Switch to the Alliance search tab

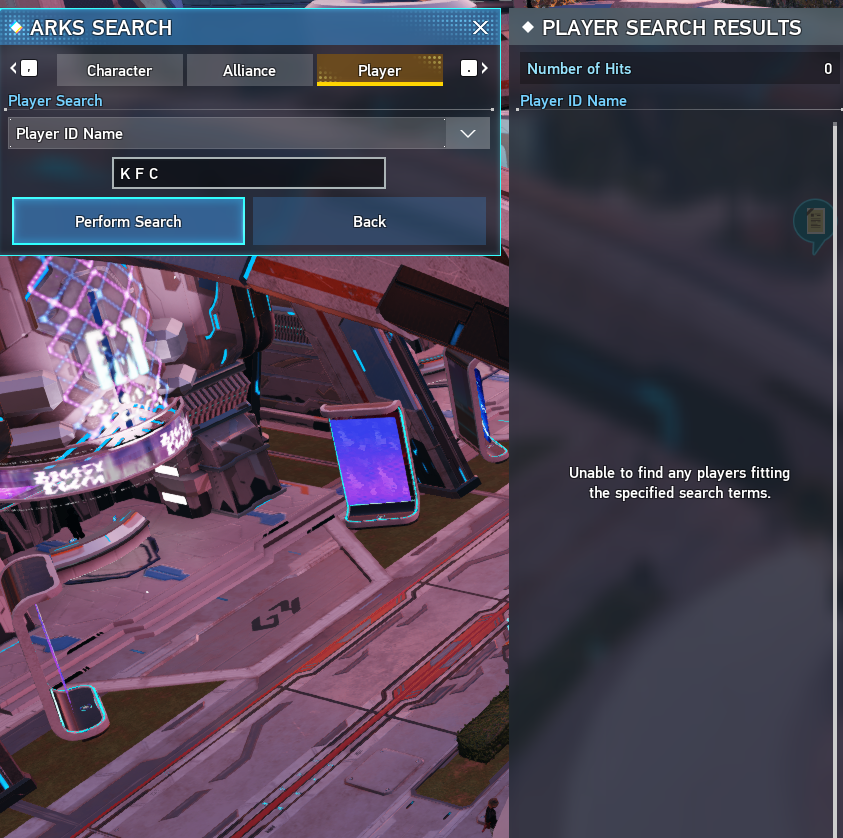tap(249, 70)
